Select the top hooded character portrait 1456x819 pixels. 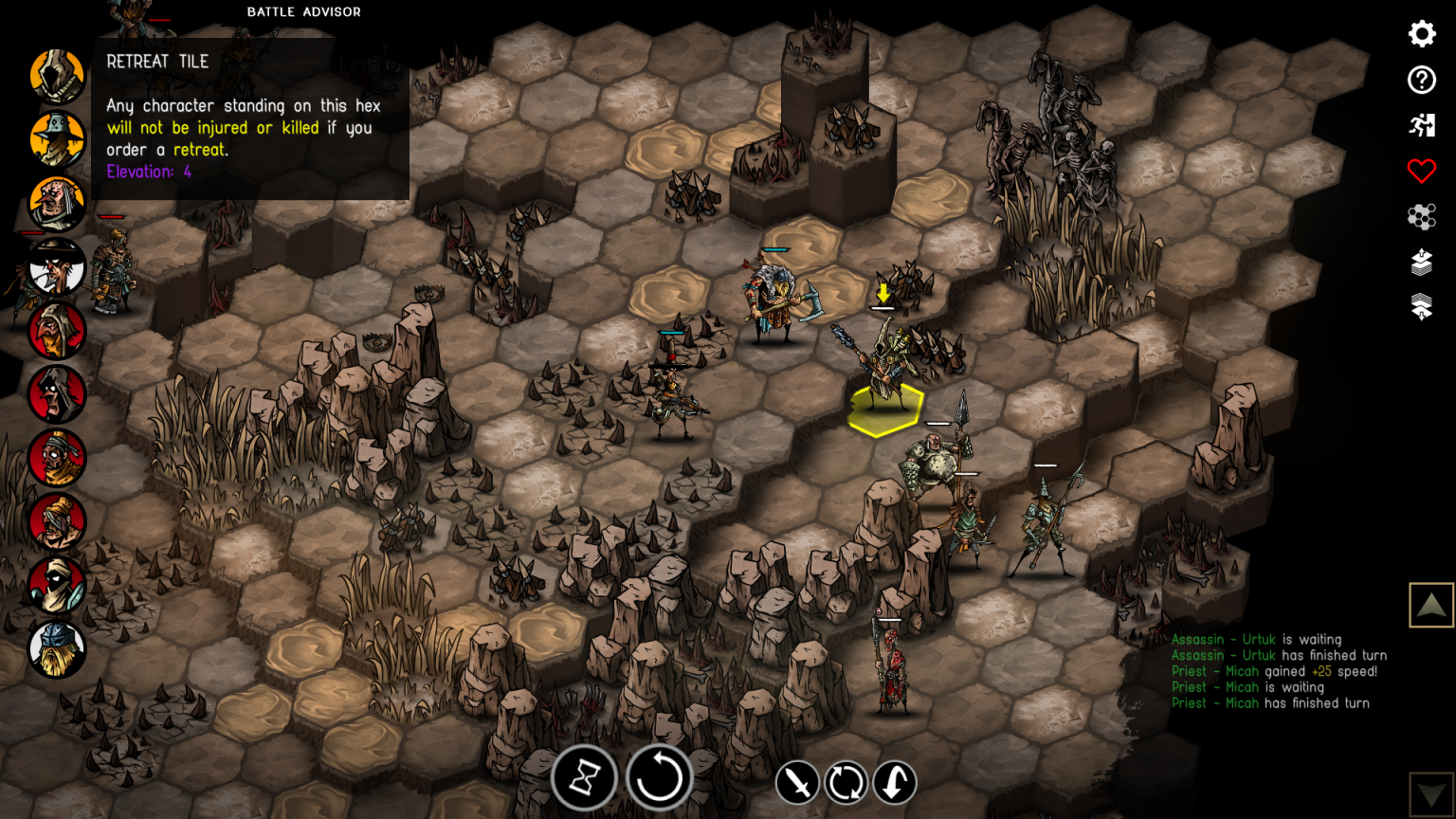pyautogui.click(x=57, y=76)
